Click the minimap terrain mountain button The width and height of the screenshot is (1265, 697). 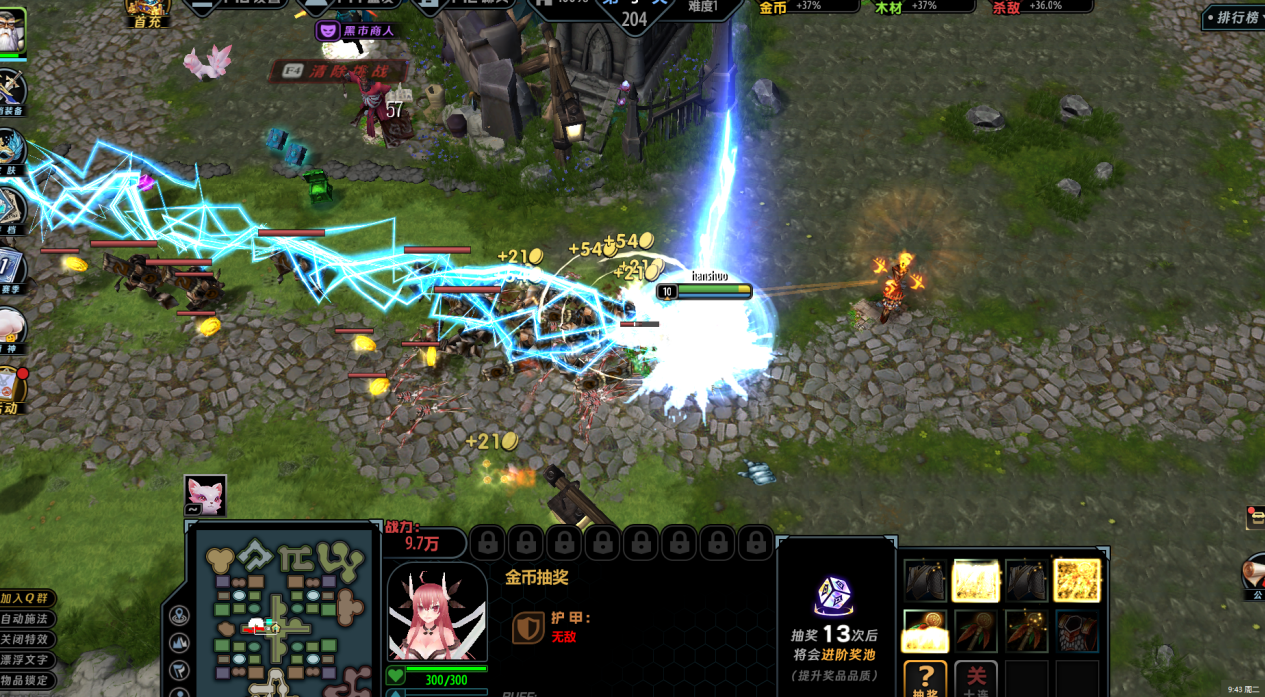pyautogui.click(x=180, y=643)
